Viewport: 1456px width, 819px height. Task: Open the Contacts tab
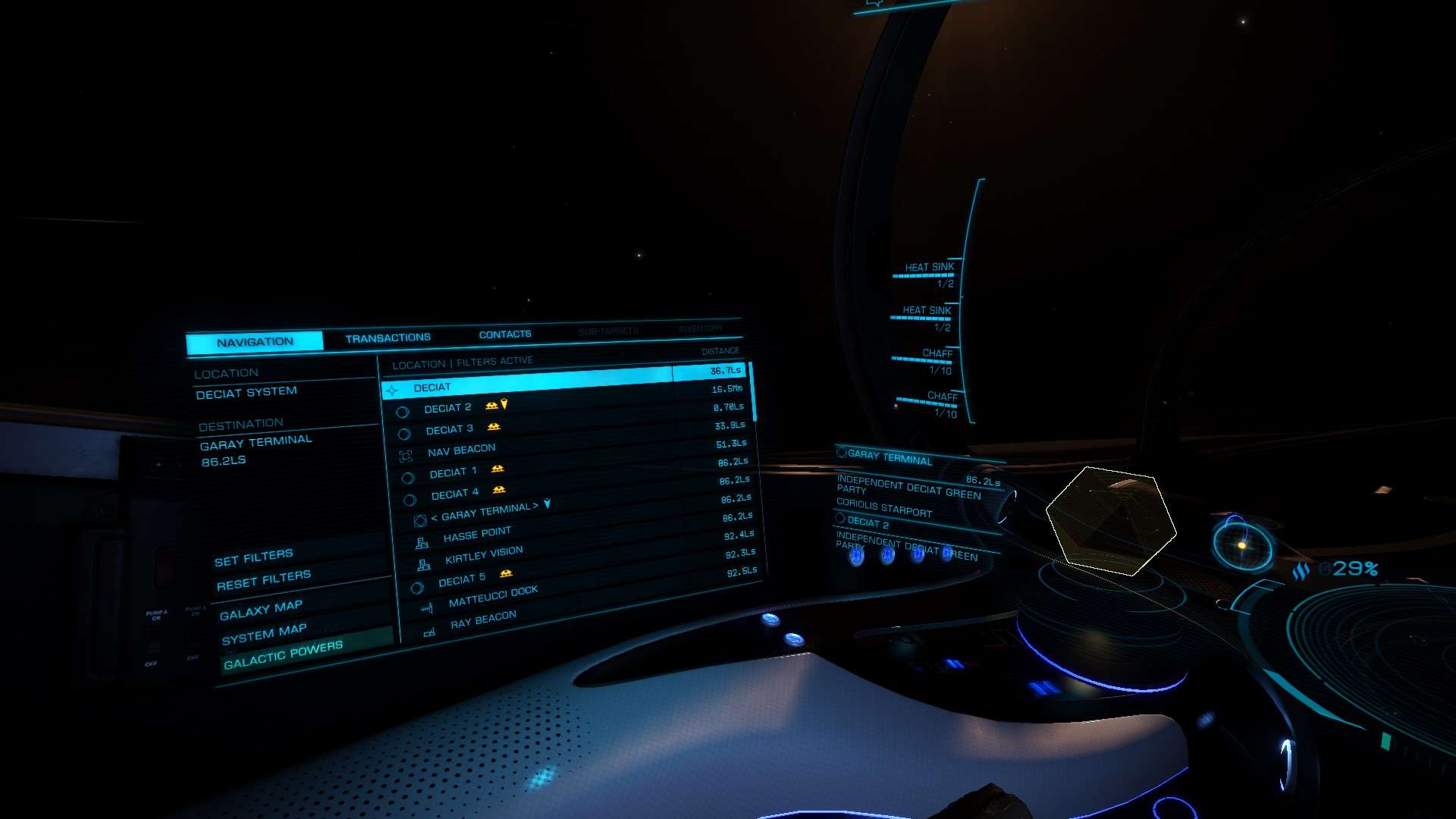pos(505,334)
